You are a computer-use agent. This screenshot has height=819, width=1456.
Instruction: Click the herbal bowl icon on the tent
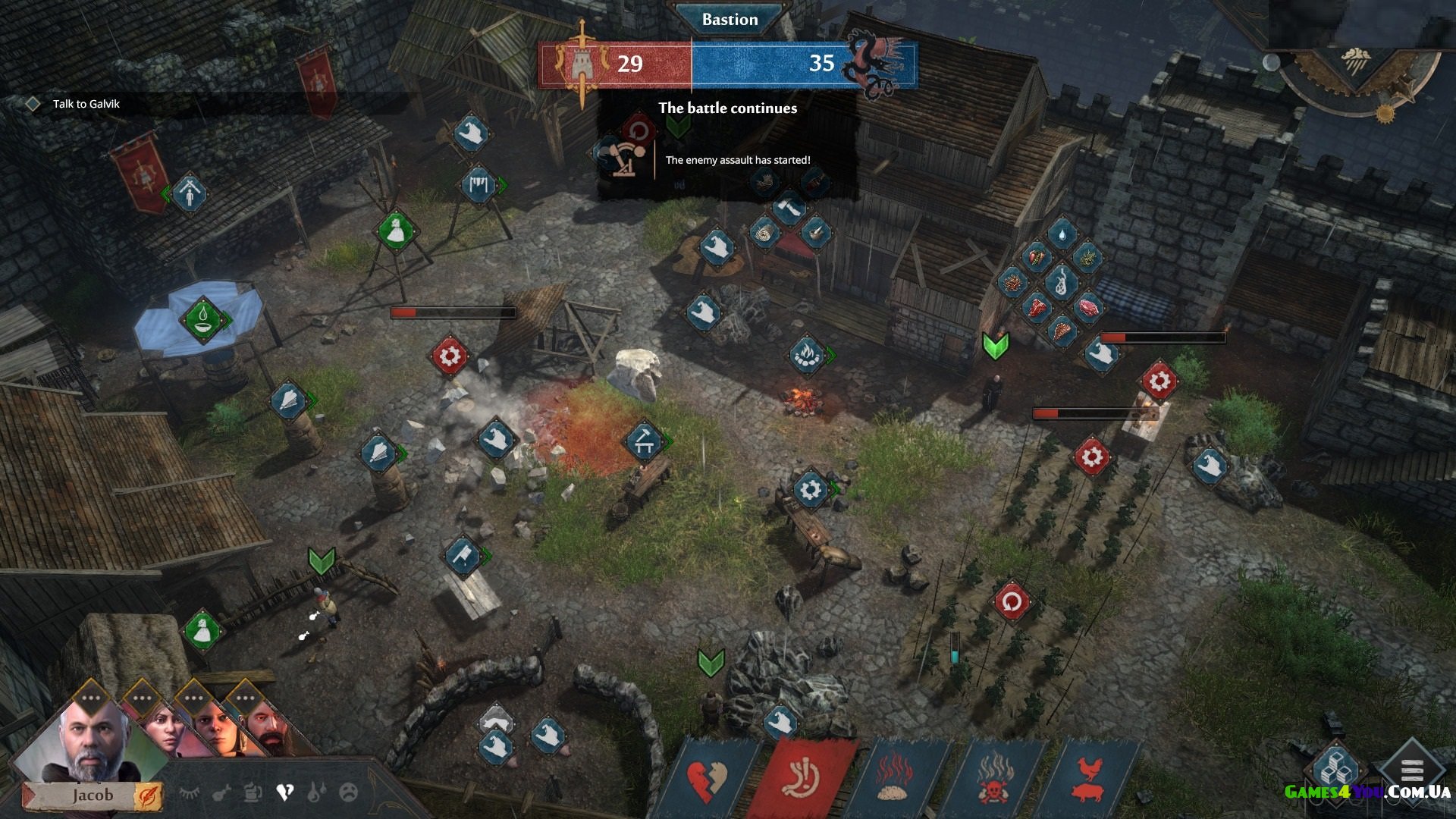click(x=202, y=319)
